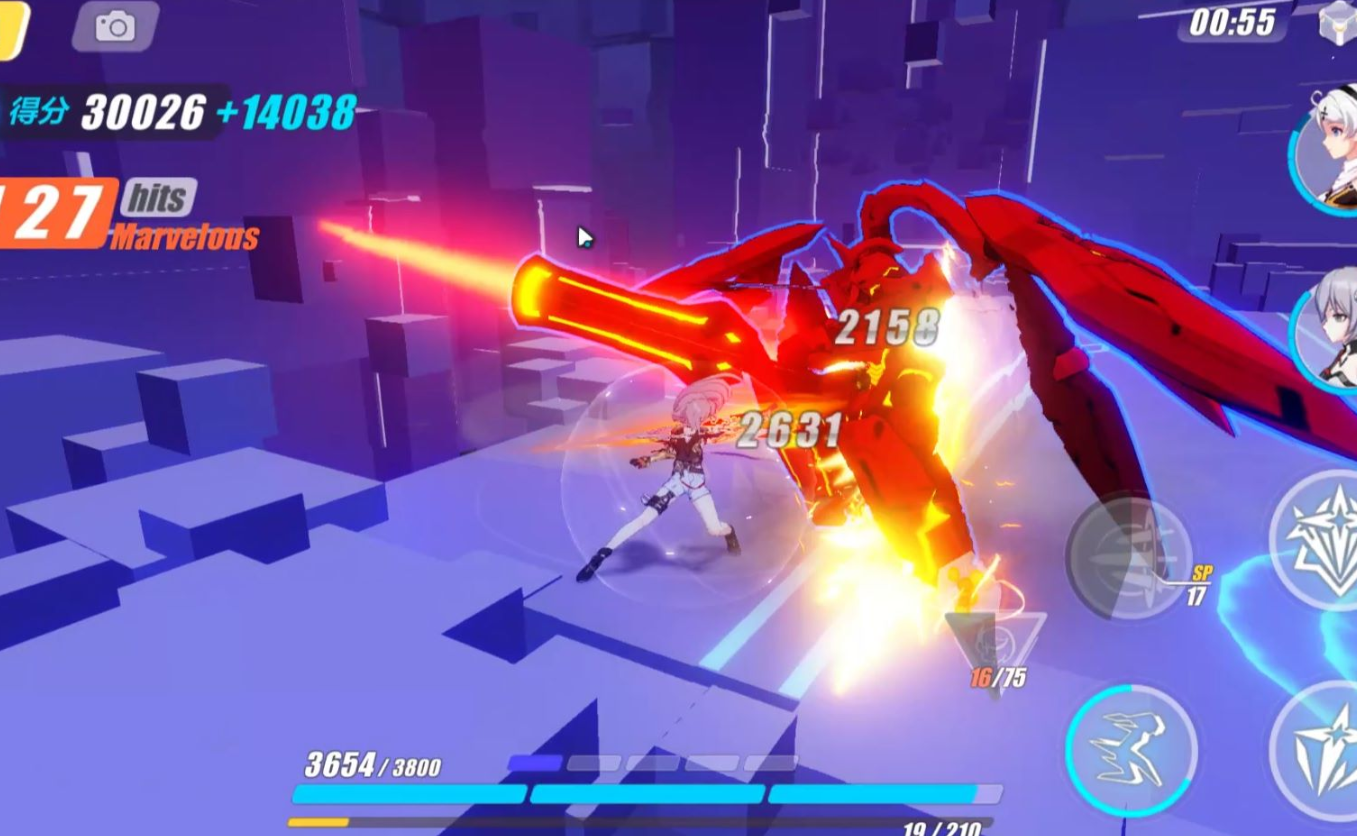
Task: Trigger the evade dash button
Action: click(1130, 747)
